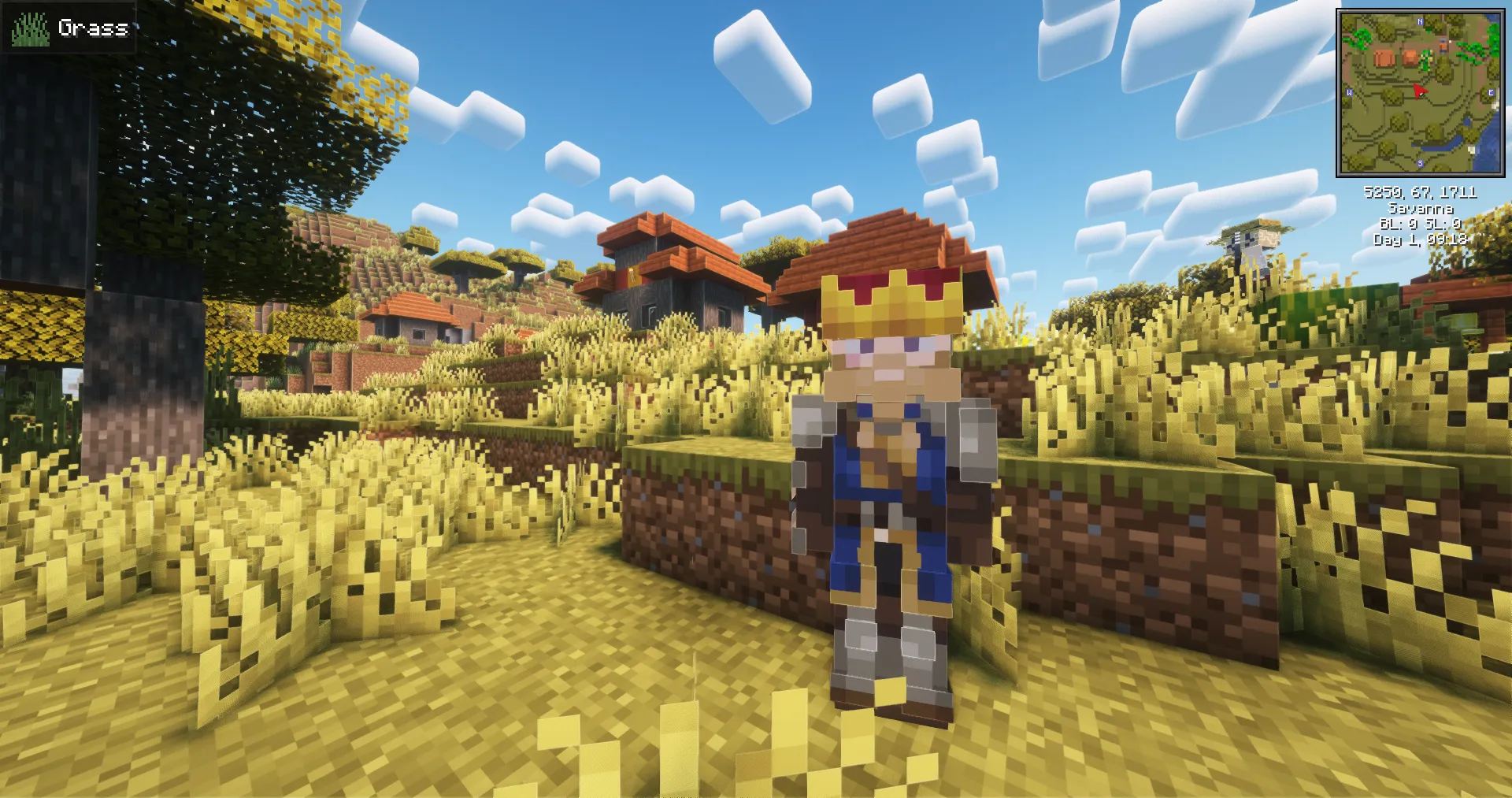Click the crowned king character in the center
The width and height of the screenshot is (1512, 798).
point(890,473)
